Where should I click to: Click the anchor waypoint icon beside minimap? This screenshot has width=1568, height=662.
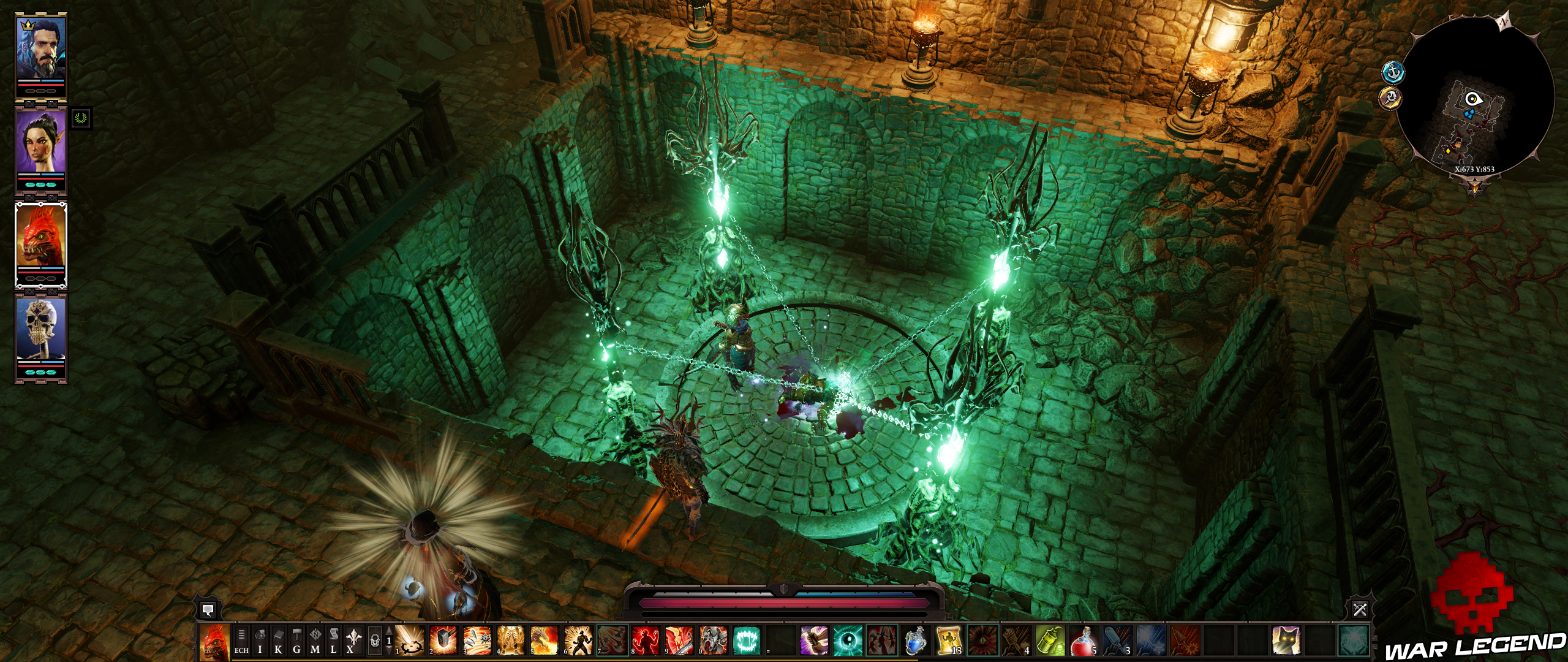[x=1393, y=72]
